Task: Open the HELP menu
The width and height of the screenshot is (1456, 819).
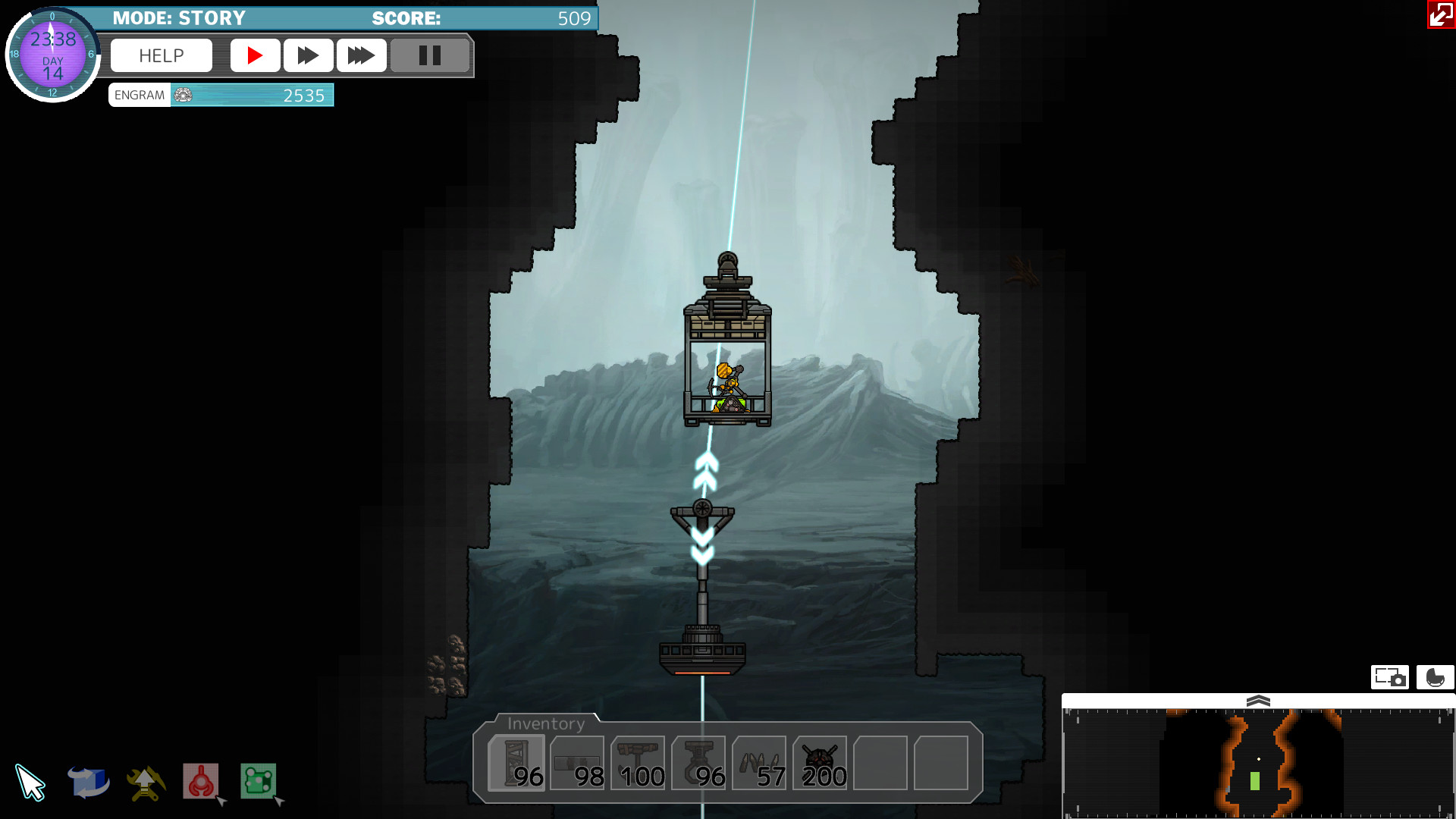Action: click(x=161, y=55)
